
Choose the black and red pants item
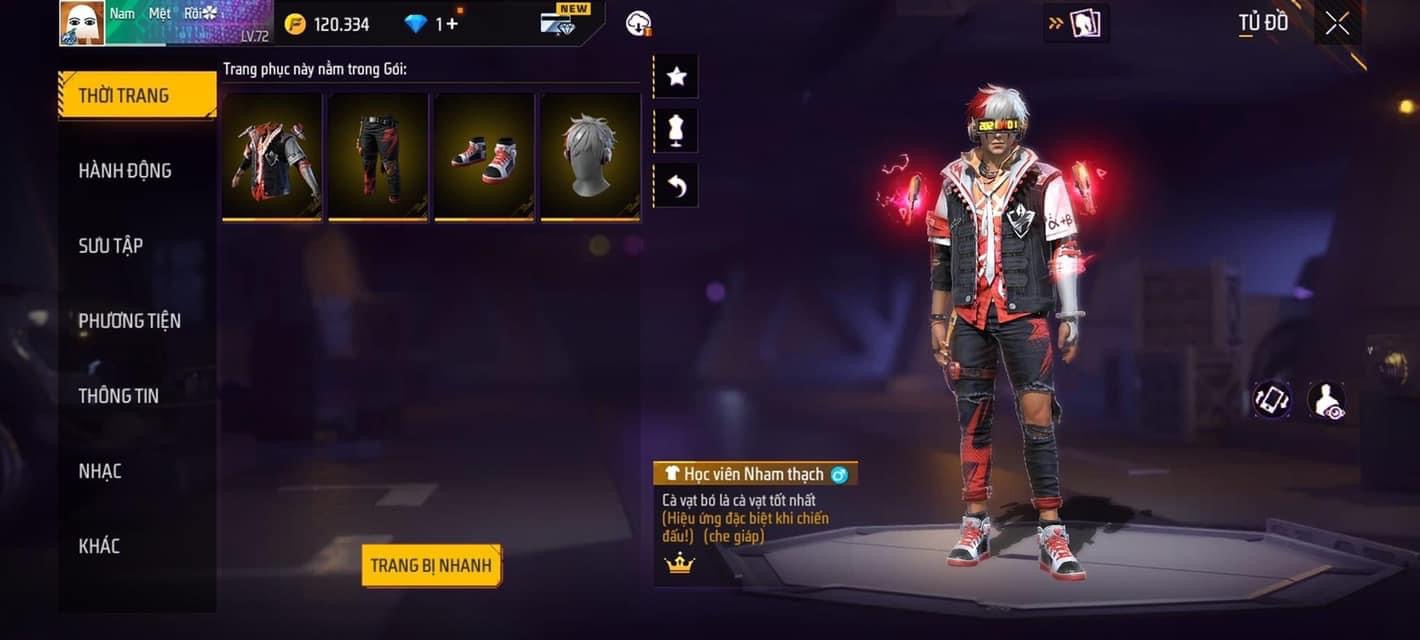(378, 156)
